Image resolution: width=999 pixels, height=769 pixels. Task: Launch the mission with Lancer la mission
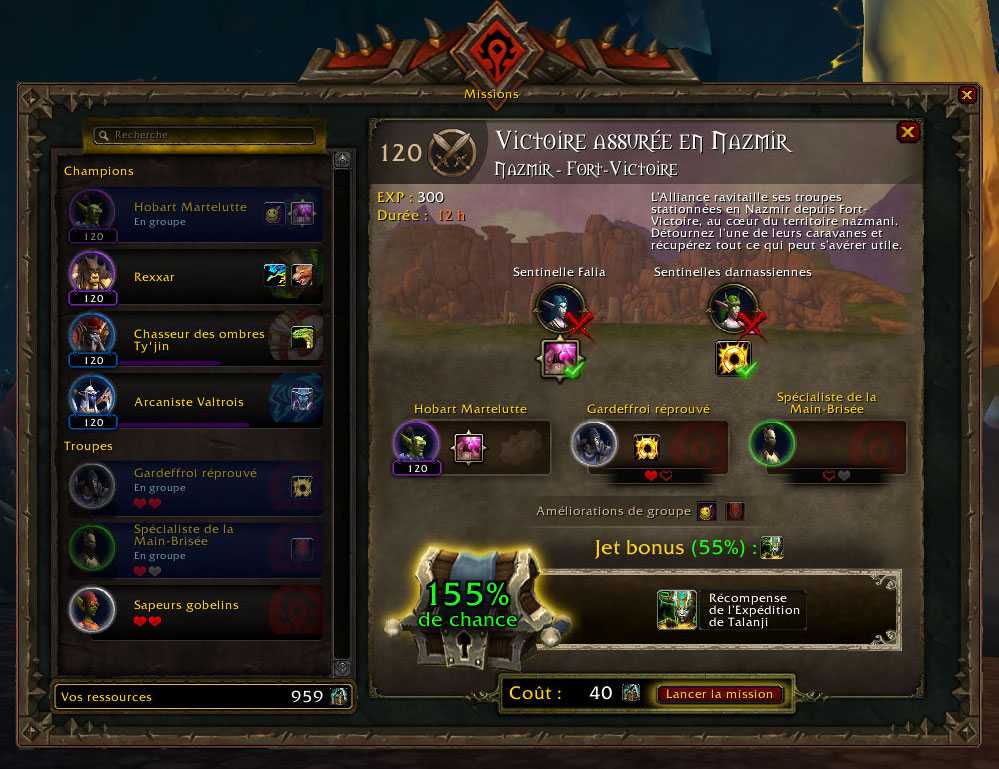719,694
